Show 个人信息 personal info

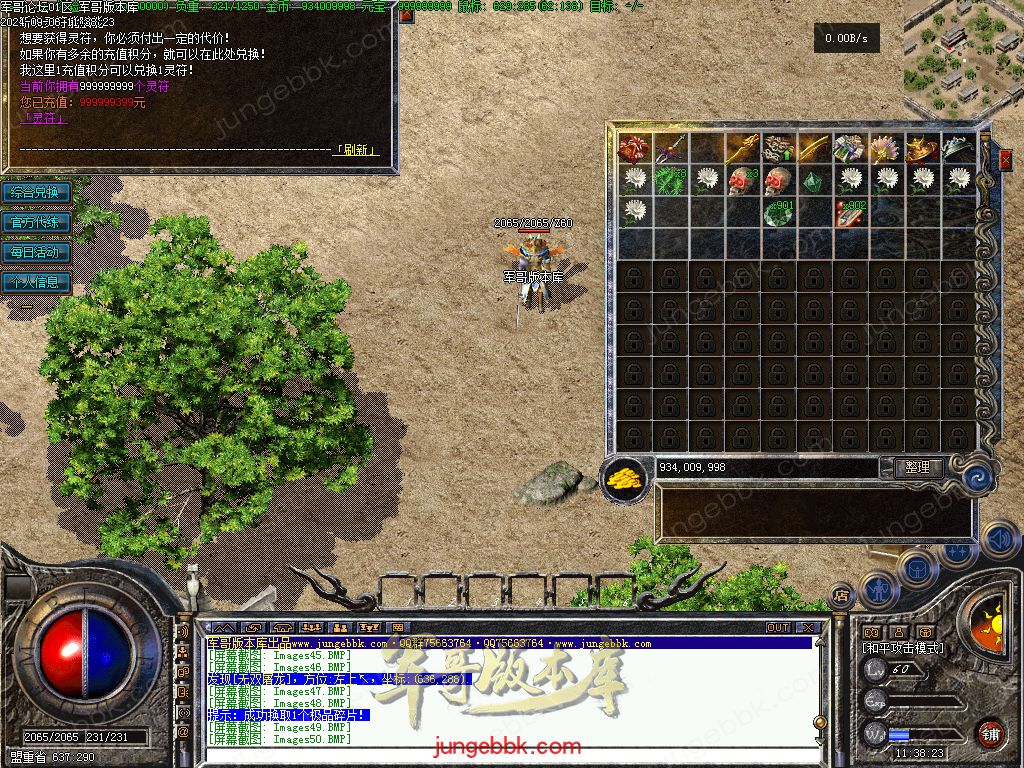(36, 282)
